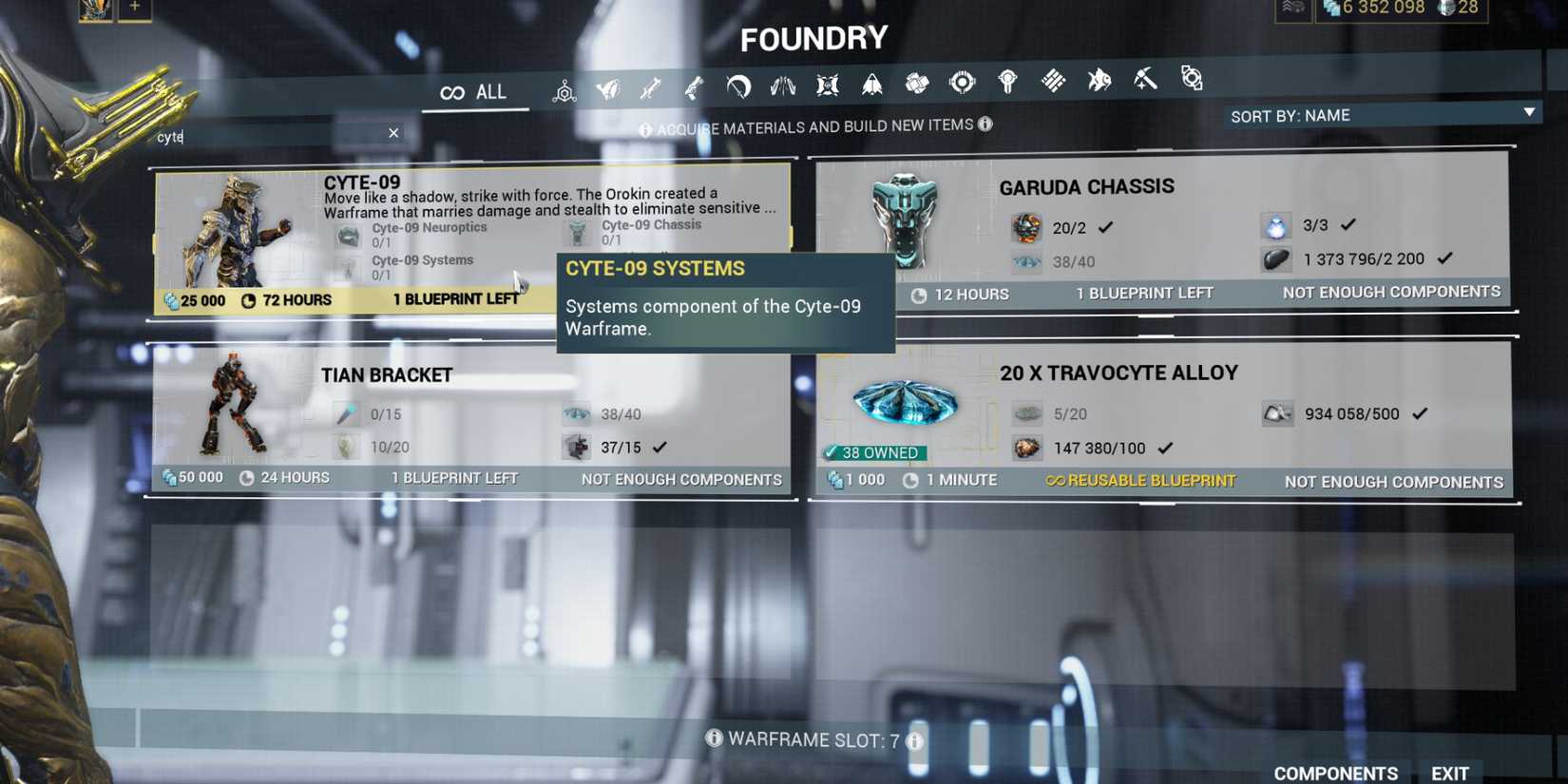This screenshot has width=1568, height=784.
Task: Select the rightmost component category filter icon
Action: [1193, 81]
